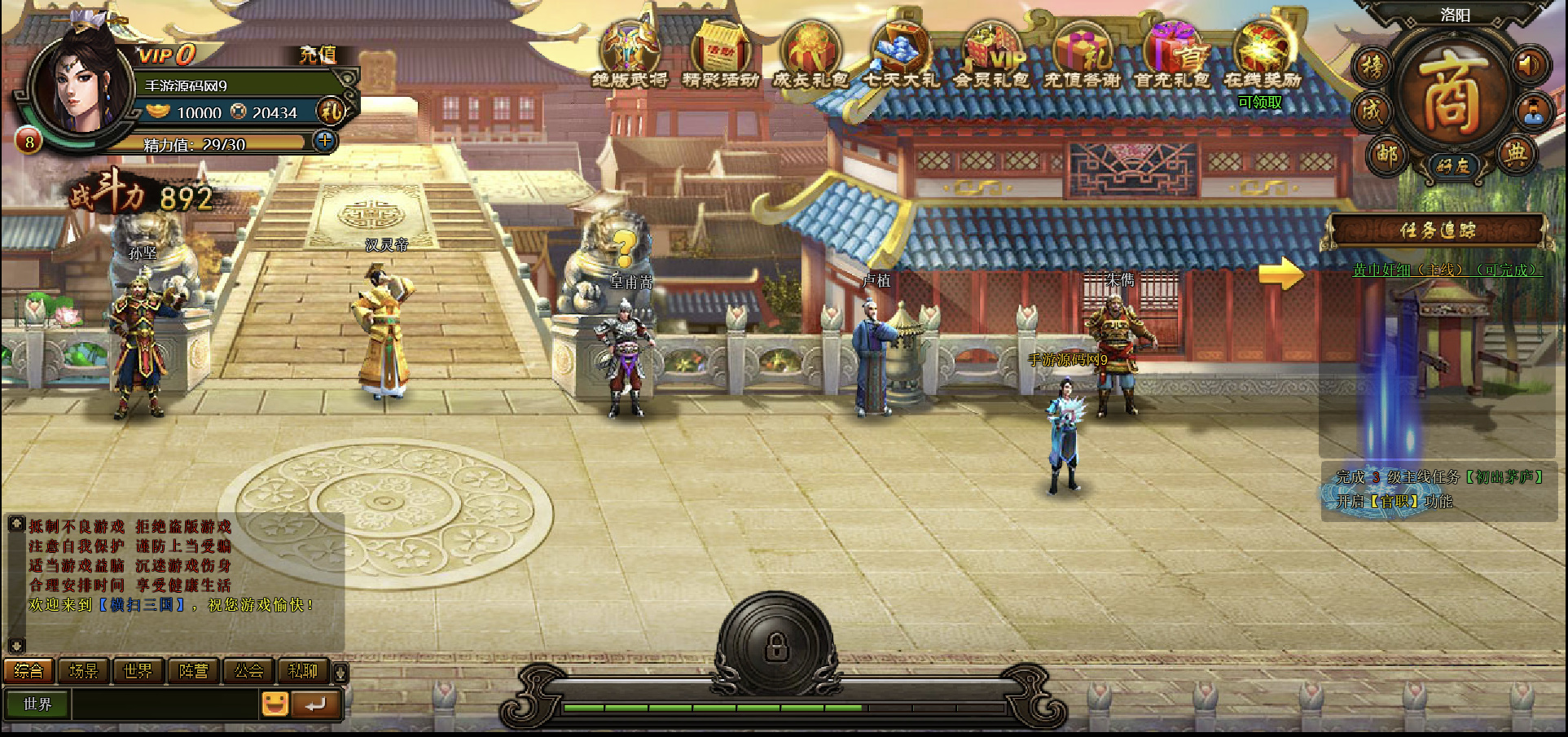Send chat message with enter arrow button
The width and height of the screenshot is (1568, 737).
click(315, 704)
